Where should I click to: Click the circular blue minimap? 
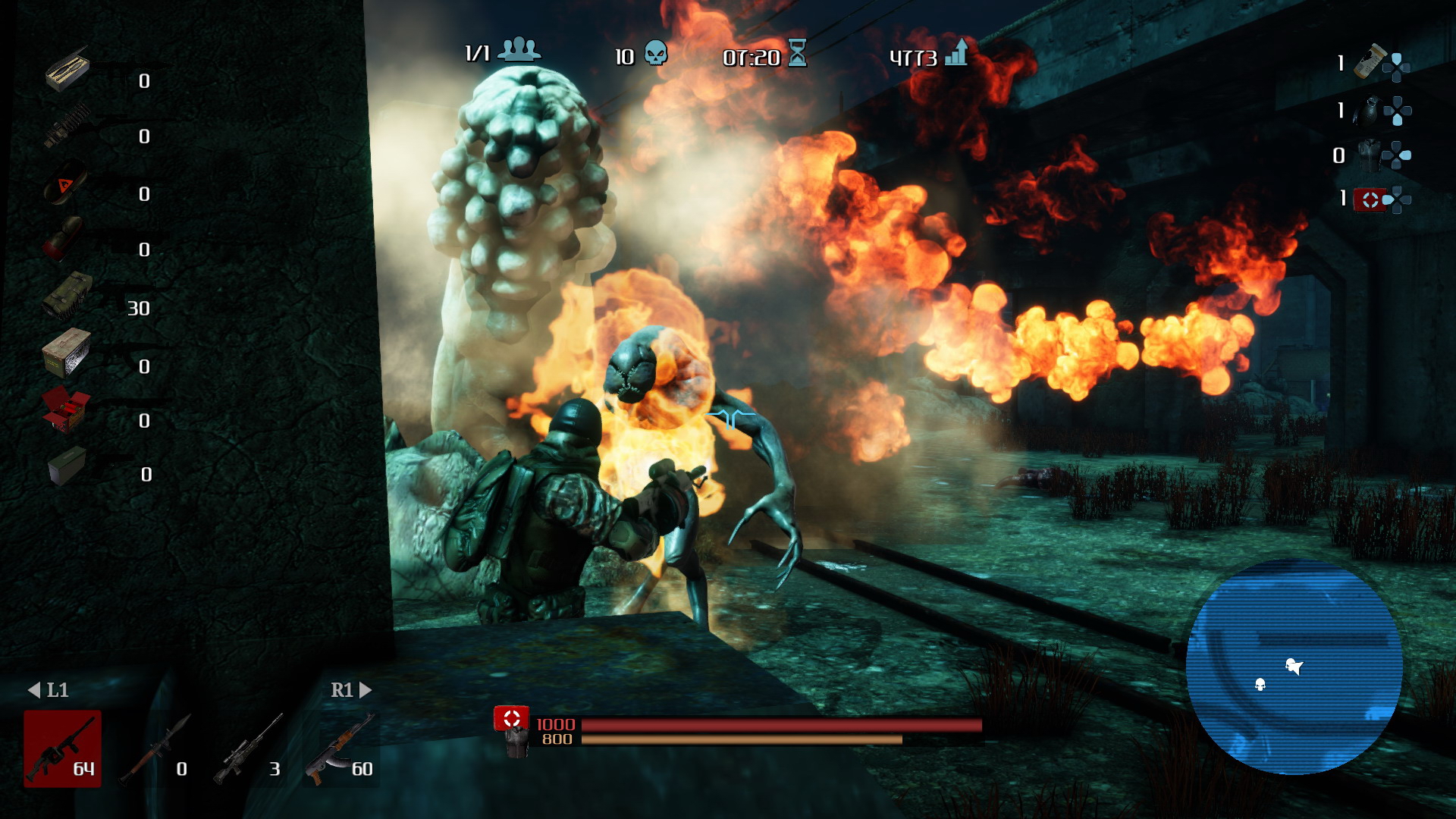click(1294, 667)
